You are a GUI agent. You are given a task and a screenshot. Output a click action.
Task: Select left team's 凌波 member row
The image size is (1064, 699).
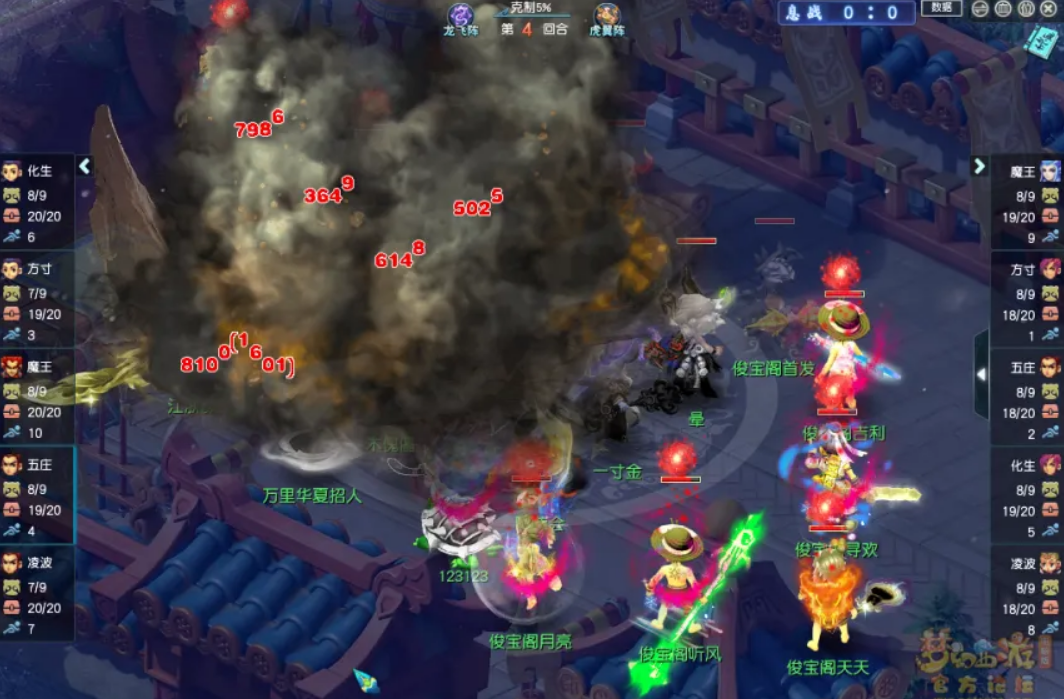pos(37,594)
